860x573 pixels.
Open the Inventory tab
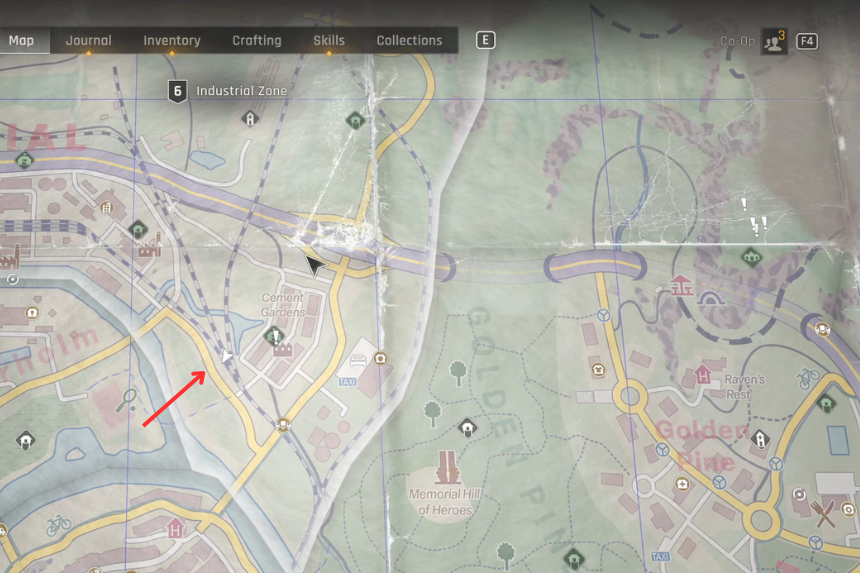(171, 41)
